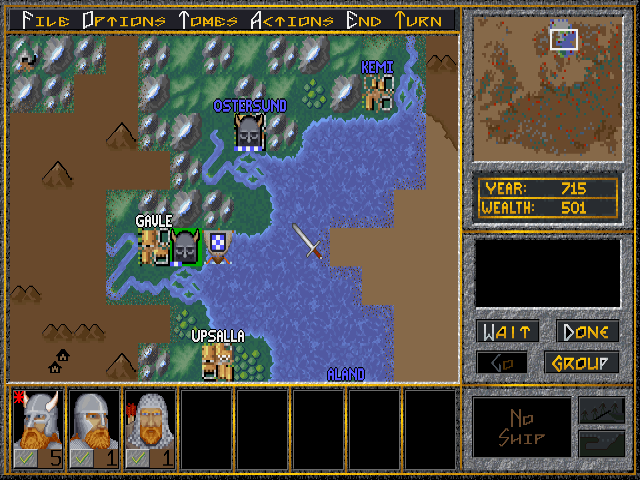Mark the unit as Done
This screenshot has width=640, height=480.
(587, 332)
